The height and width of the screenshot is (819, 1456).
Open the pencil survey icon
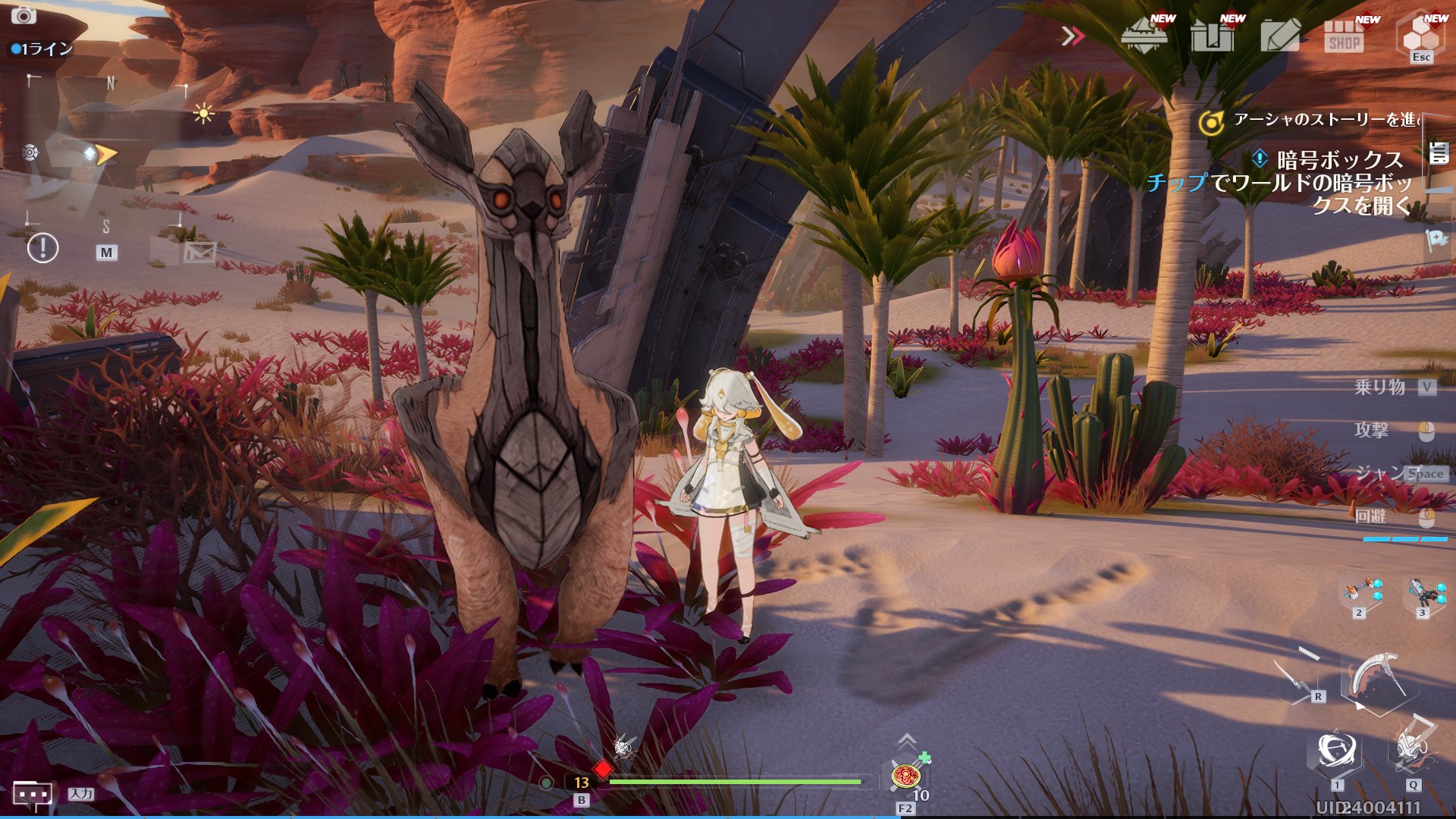[1280, 35]
